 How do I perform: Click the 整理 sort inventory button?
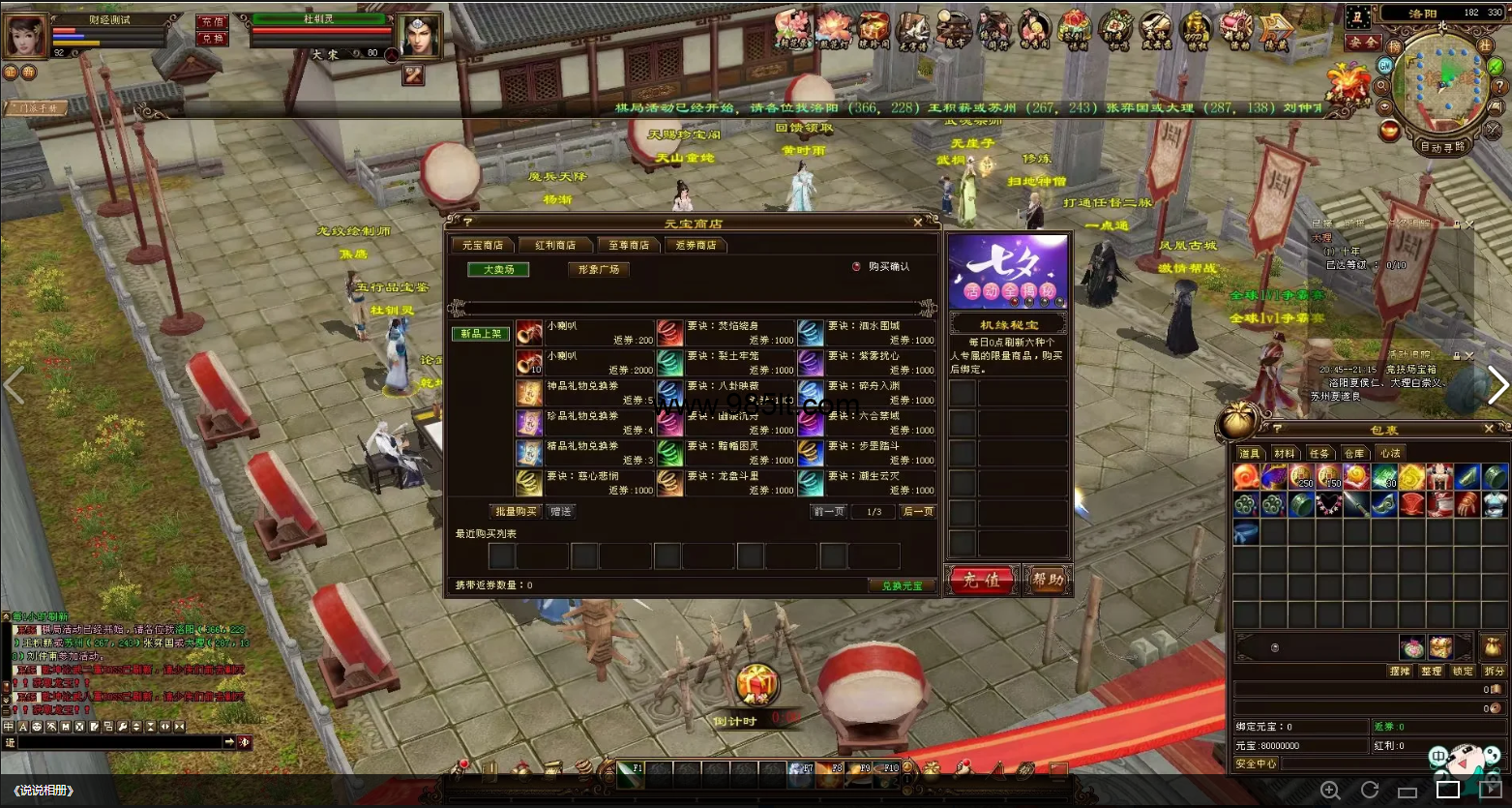[x=1431, y=671]
